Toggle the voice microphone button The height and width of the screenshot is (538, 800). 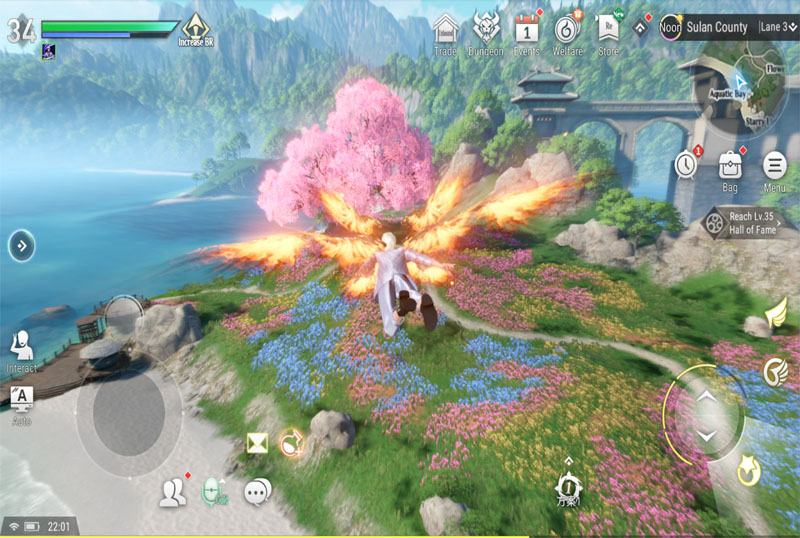(x=215, y=490)
